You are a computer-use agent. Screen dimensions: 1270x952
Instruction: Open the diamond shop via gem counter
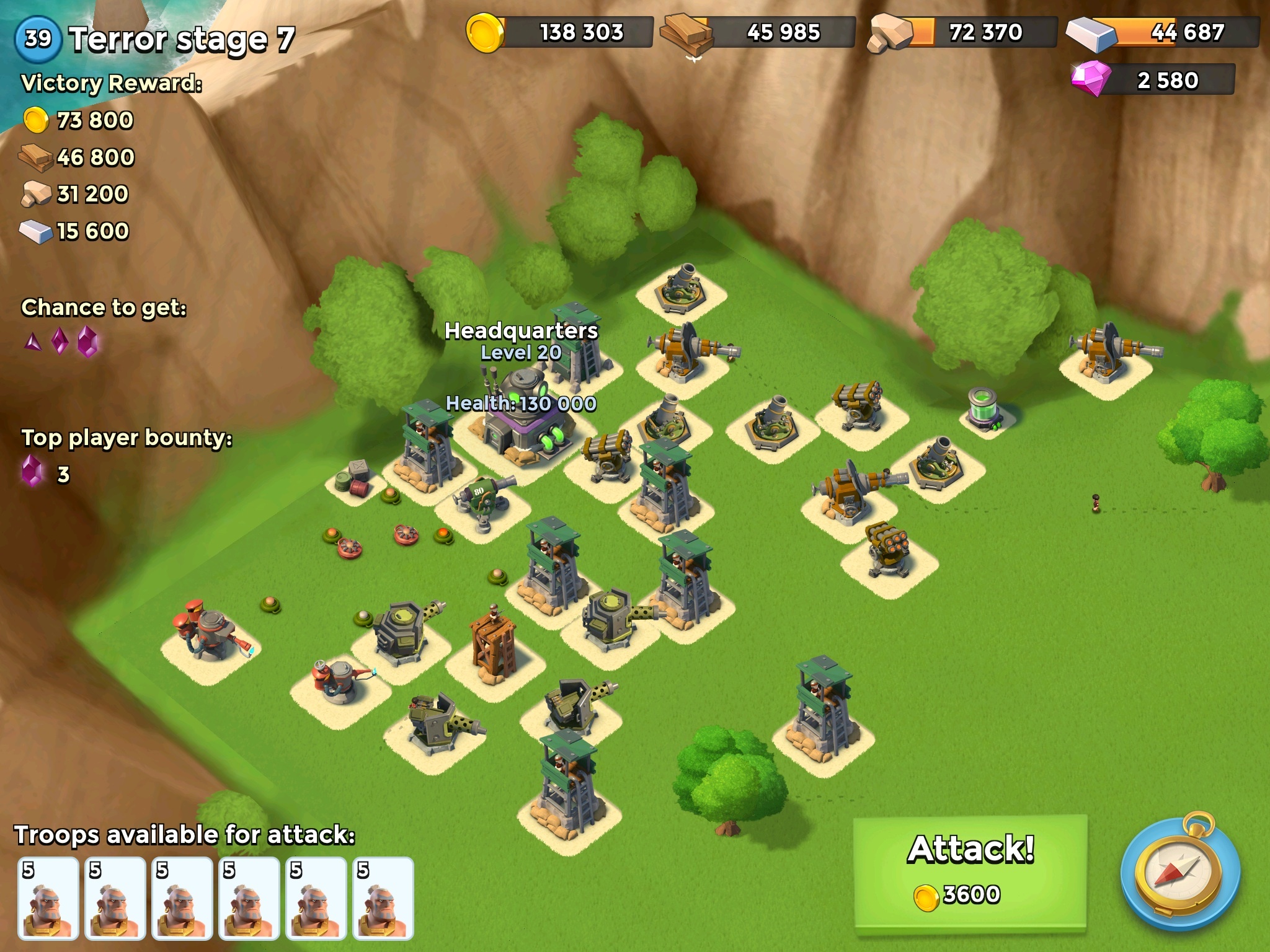click(x=1154, y=80)
